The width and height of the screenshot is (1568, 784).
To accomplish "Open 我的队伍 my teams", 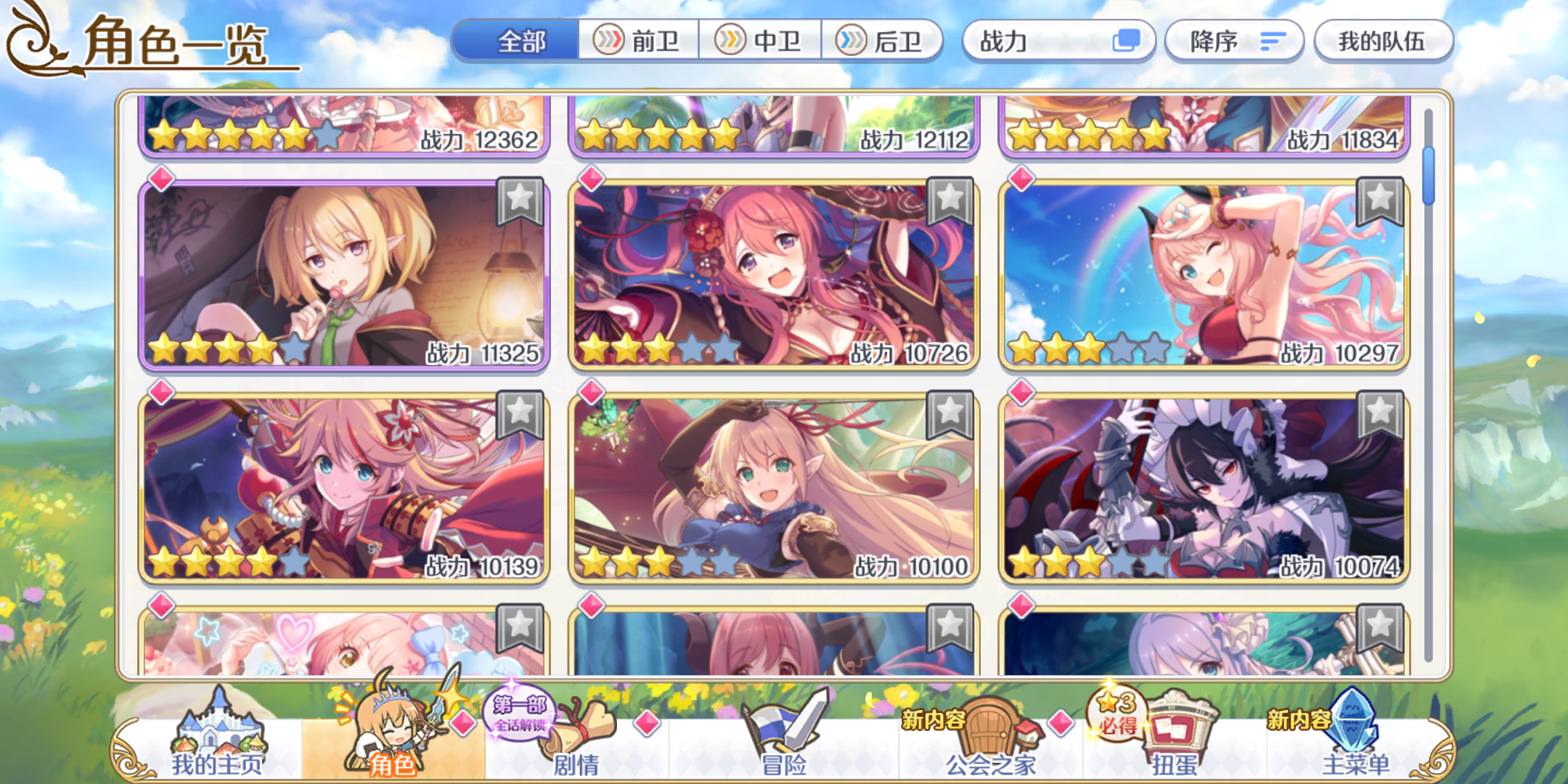I will pos(1384,41).
